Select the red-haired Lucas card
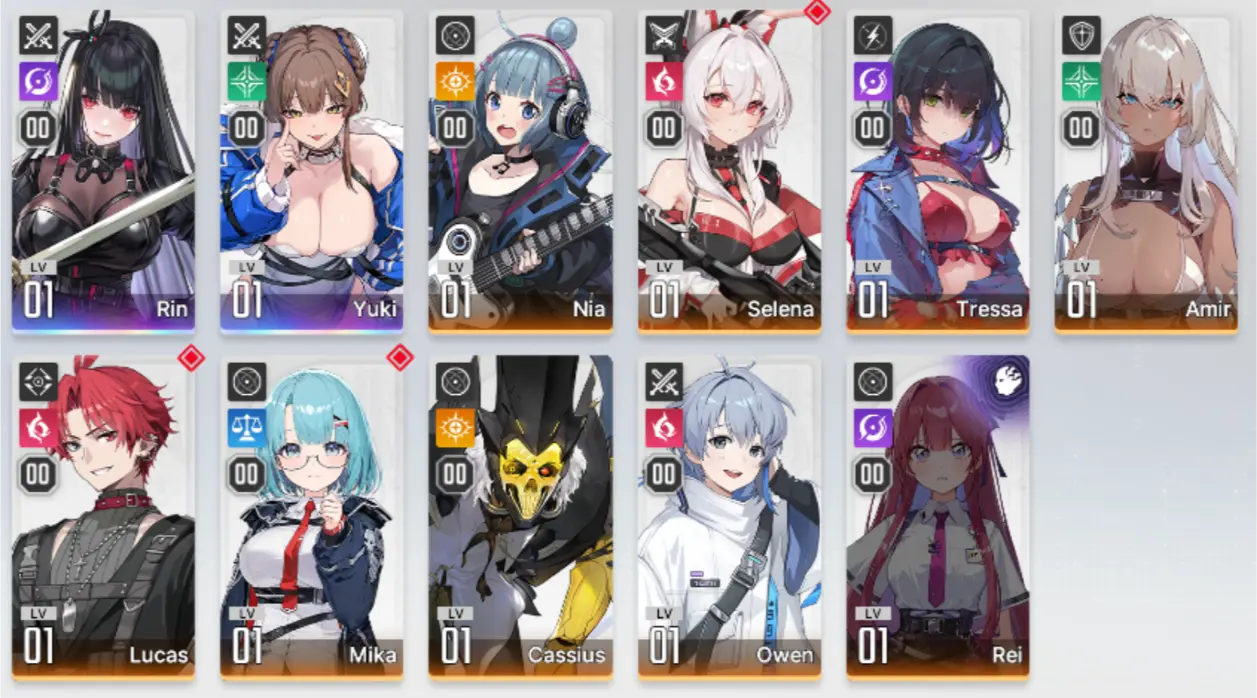This screenshot has height=698, width=1257. coord(103,515)
